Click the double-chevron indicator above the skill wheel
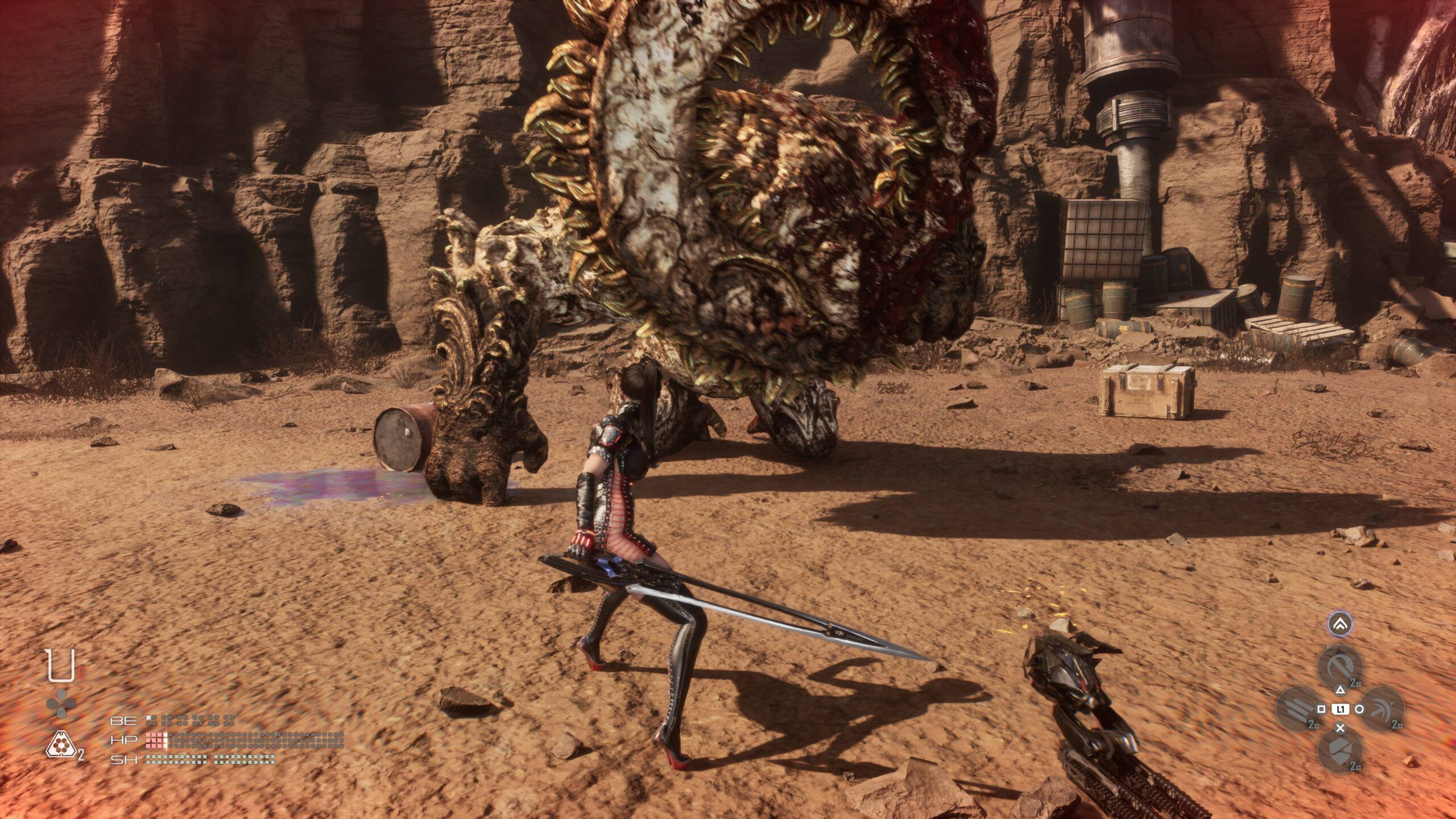The image size is (1456, 819). [x=1340, y=624]
